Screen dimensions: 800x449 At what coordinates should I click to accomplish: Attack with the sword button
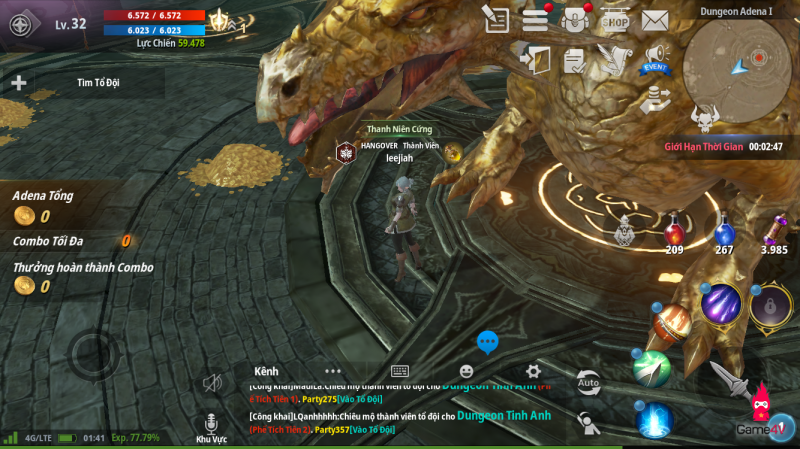[728, 378]
